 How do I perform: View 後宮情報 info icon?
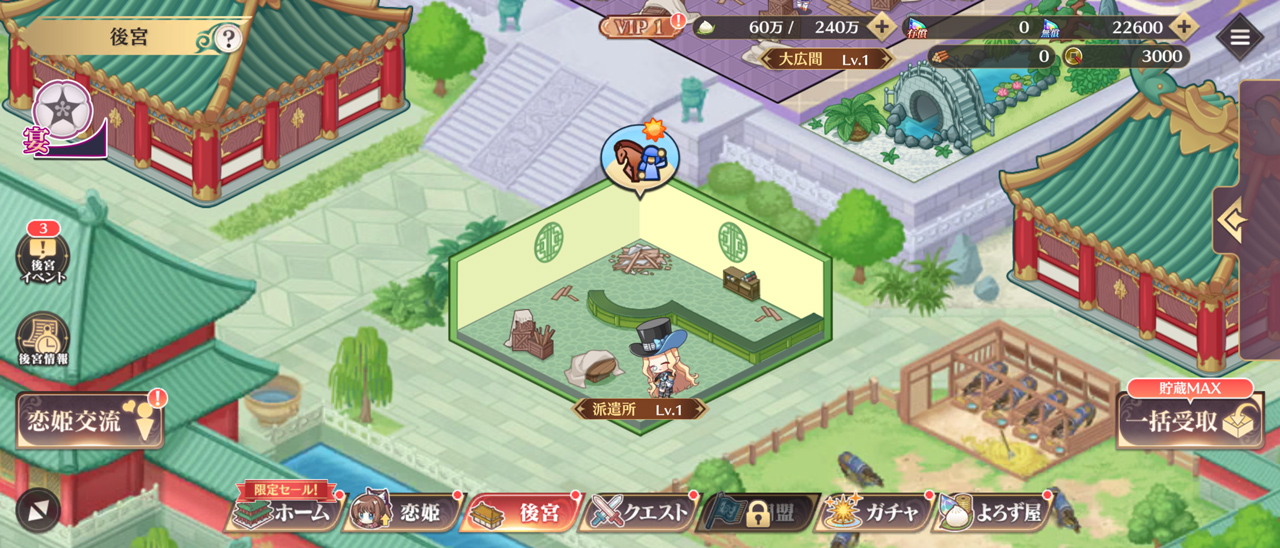click(x=43, y=340)
